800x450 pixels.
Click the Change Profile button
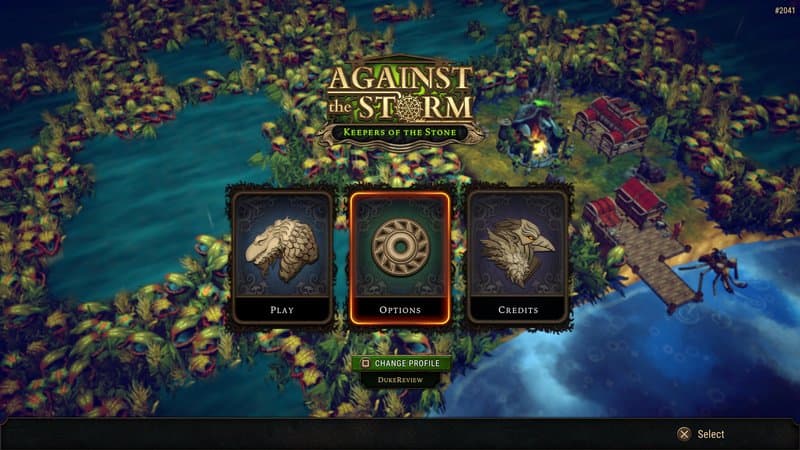tap(400, 363)
